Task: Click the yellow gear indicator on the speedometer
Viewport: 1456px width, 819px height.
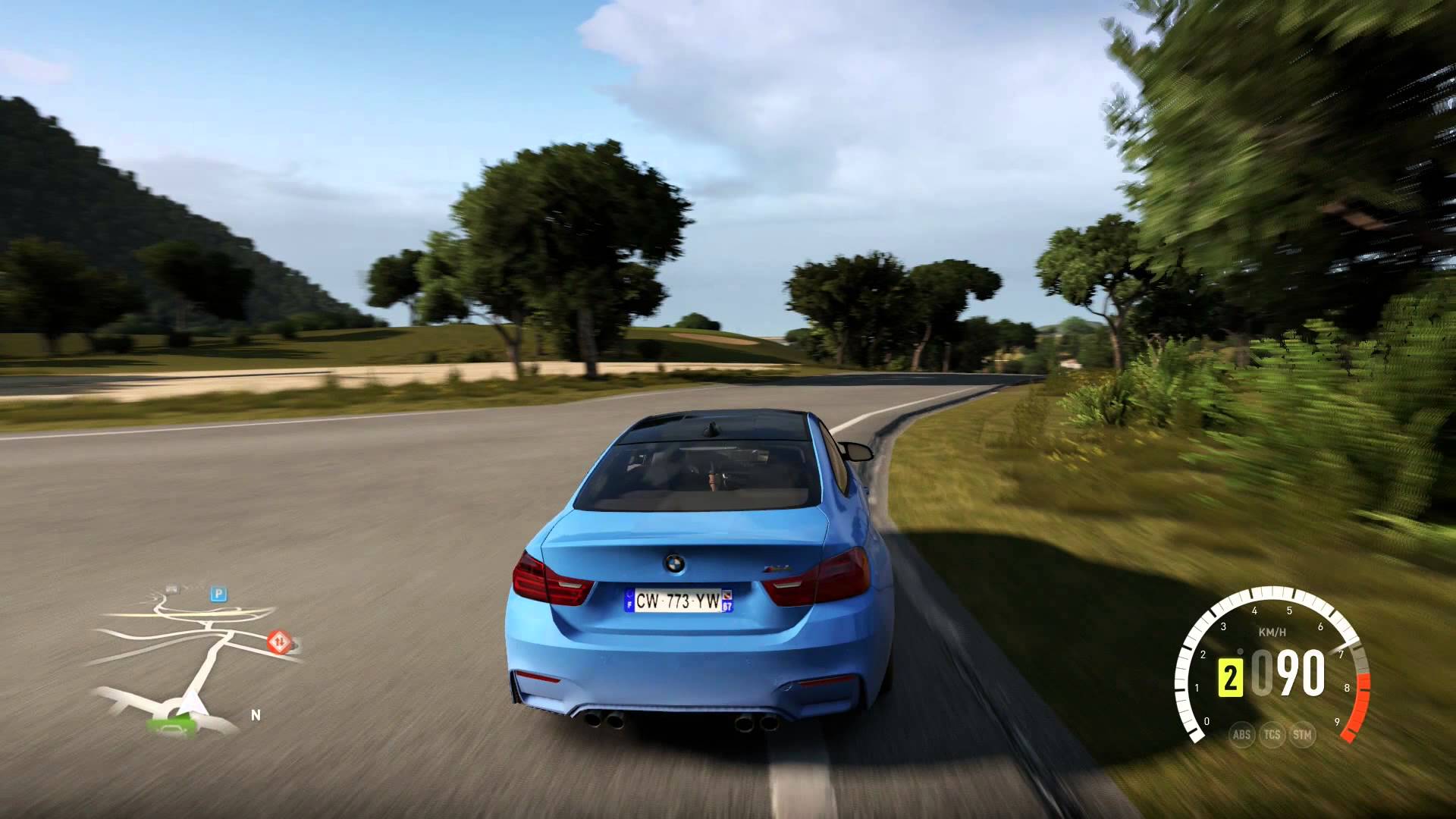Action: 1230,676
